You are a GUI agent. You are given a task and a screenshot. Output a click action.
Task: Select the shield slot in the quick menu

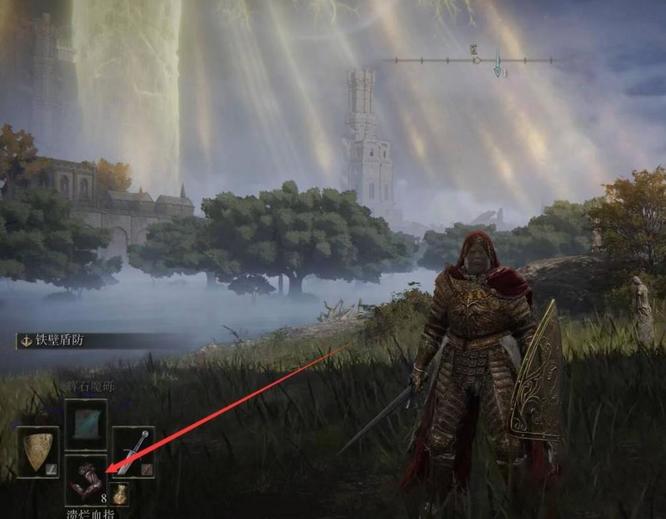tap(38, 452)
